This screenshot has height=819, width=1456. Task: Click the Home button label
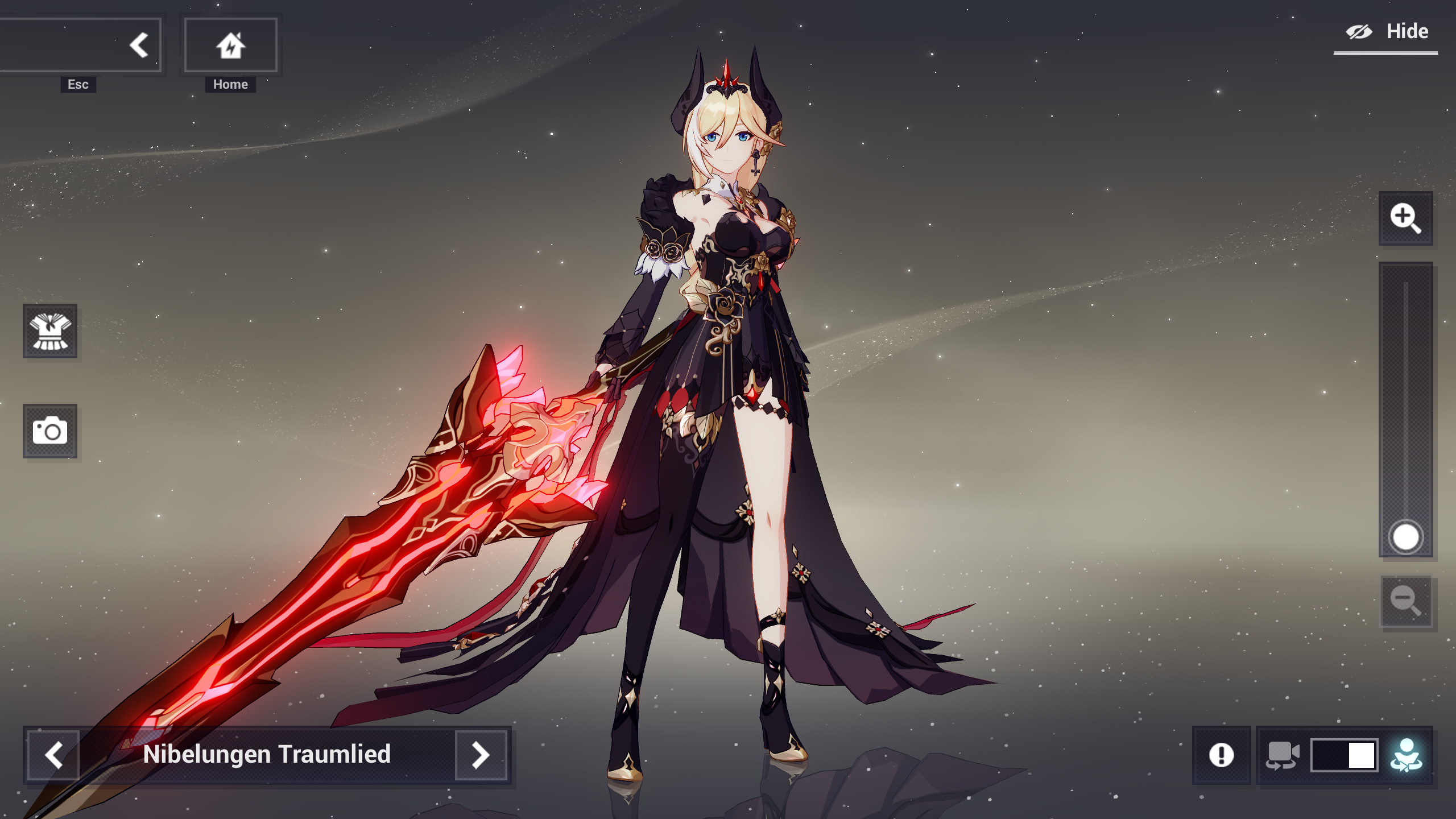[x=229, y=84]
